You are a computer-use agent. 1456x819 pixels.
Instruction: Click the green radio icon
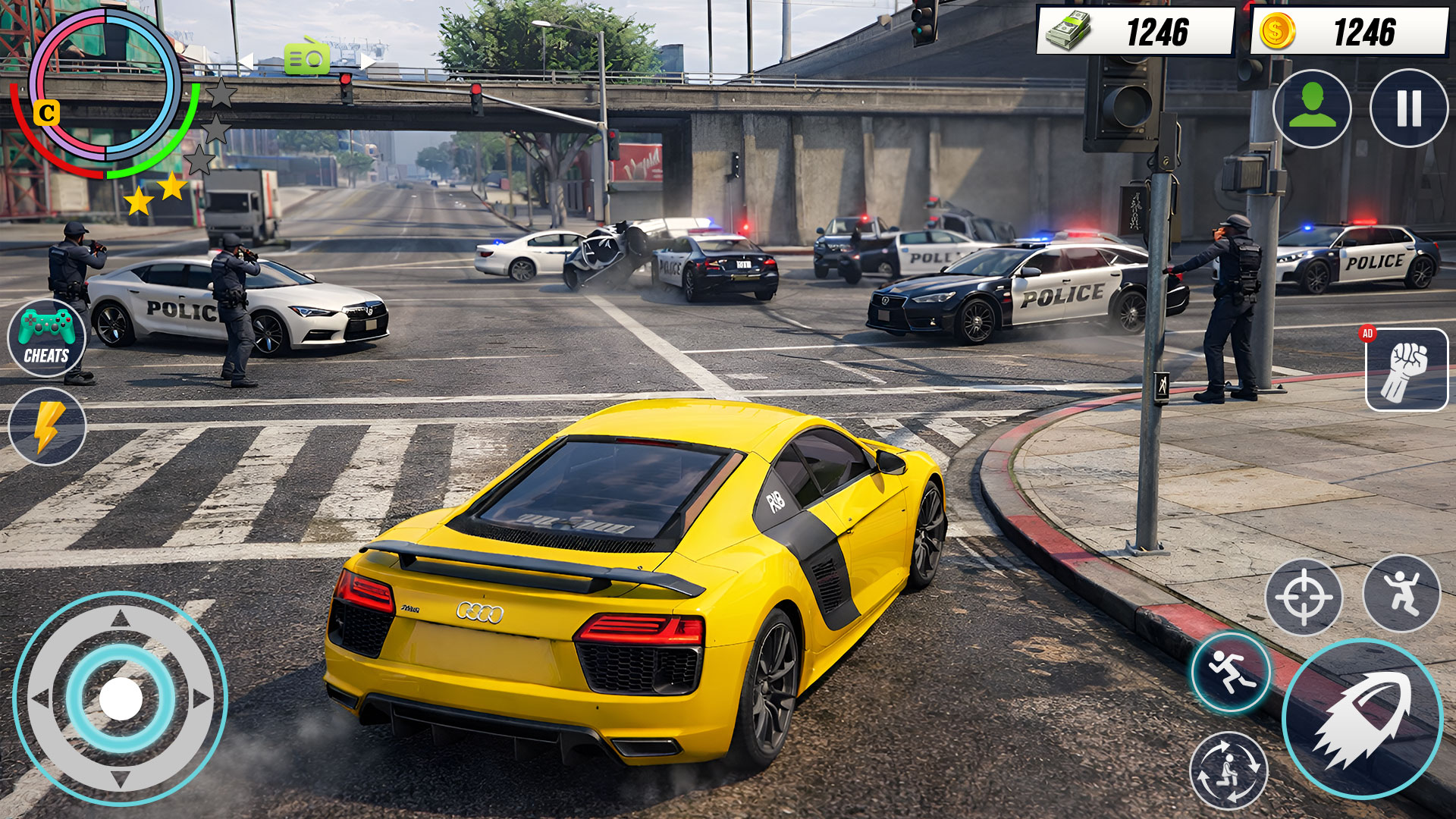click(x=307, y=58)
